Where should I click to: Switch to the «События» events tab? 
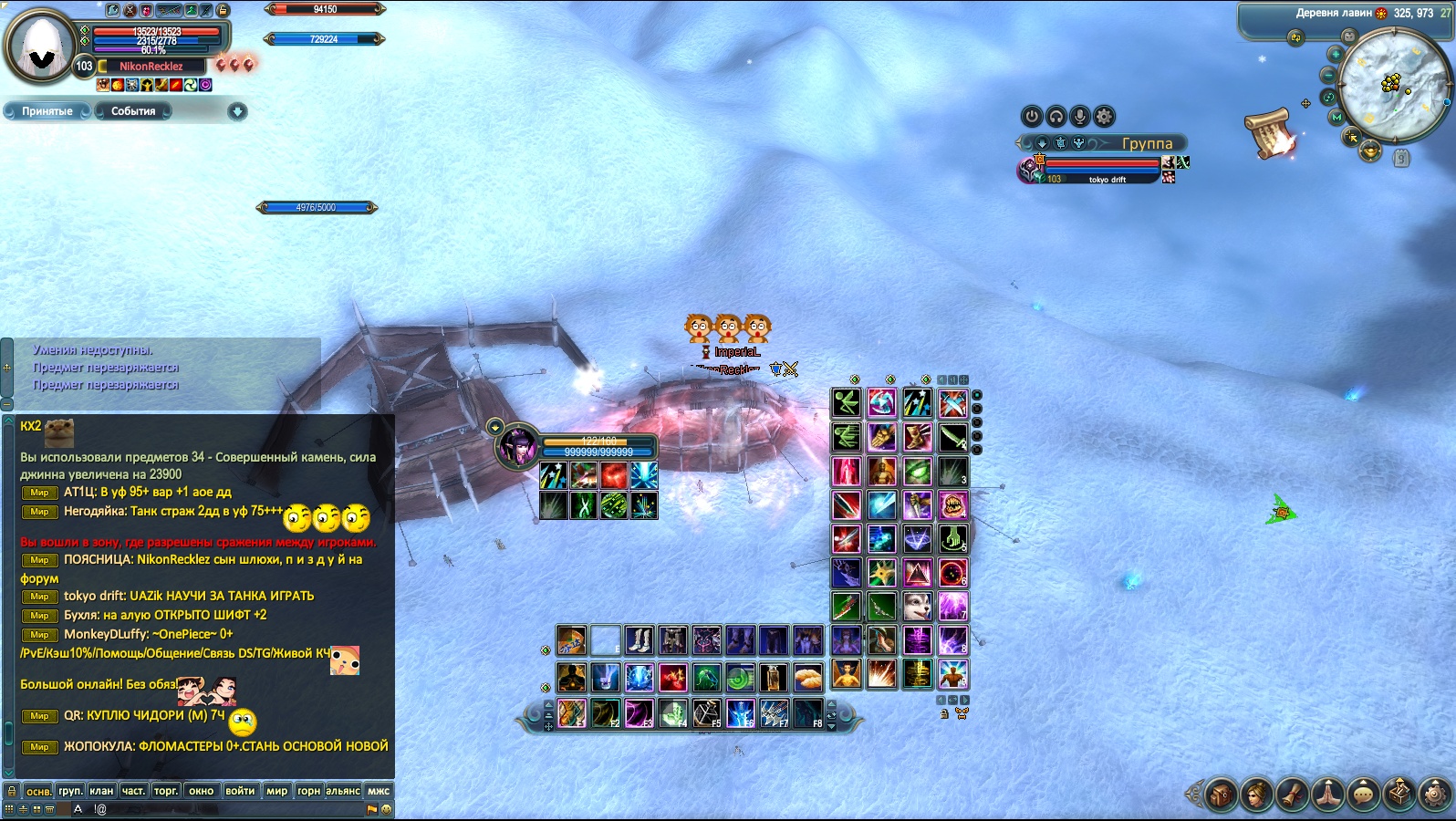[133, 111]
